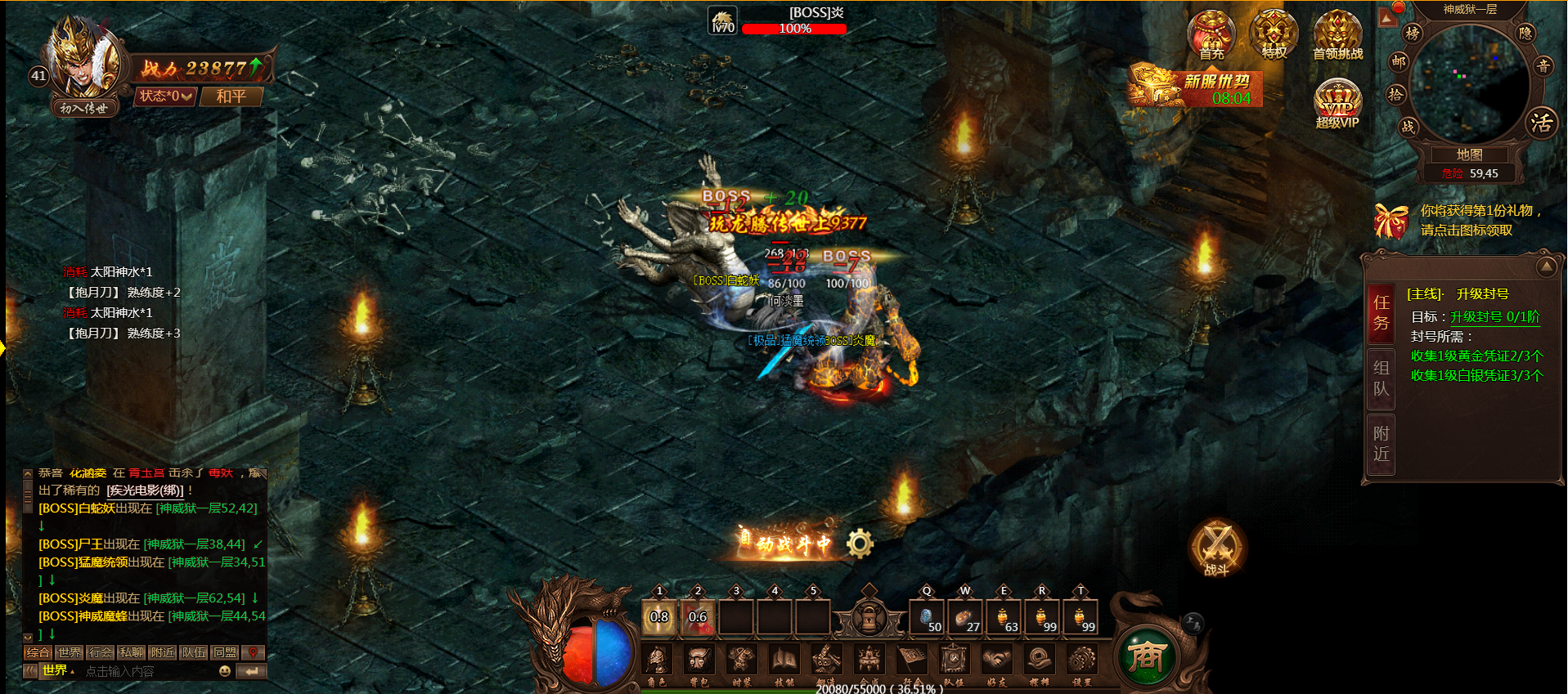1568x694 pixels.
Task: Open the 技能 skills book
Action: coord(784,660)
